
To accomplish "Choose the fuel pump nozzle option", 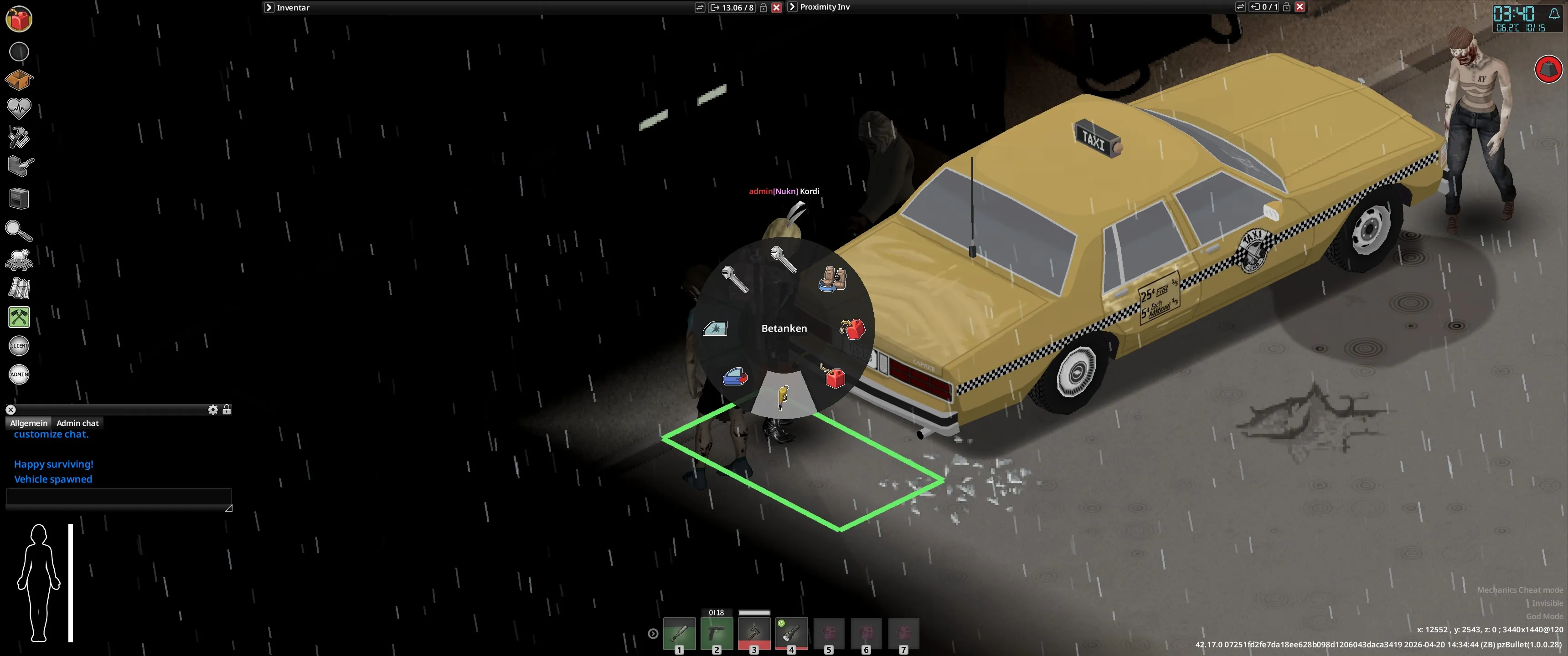I will (783, 396).
